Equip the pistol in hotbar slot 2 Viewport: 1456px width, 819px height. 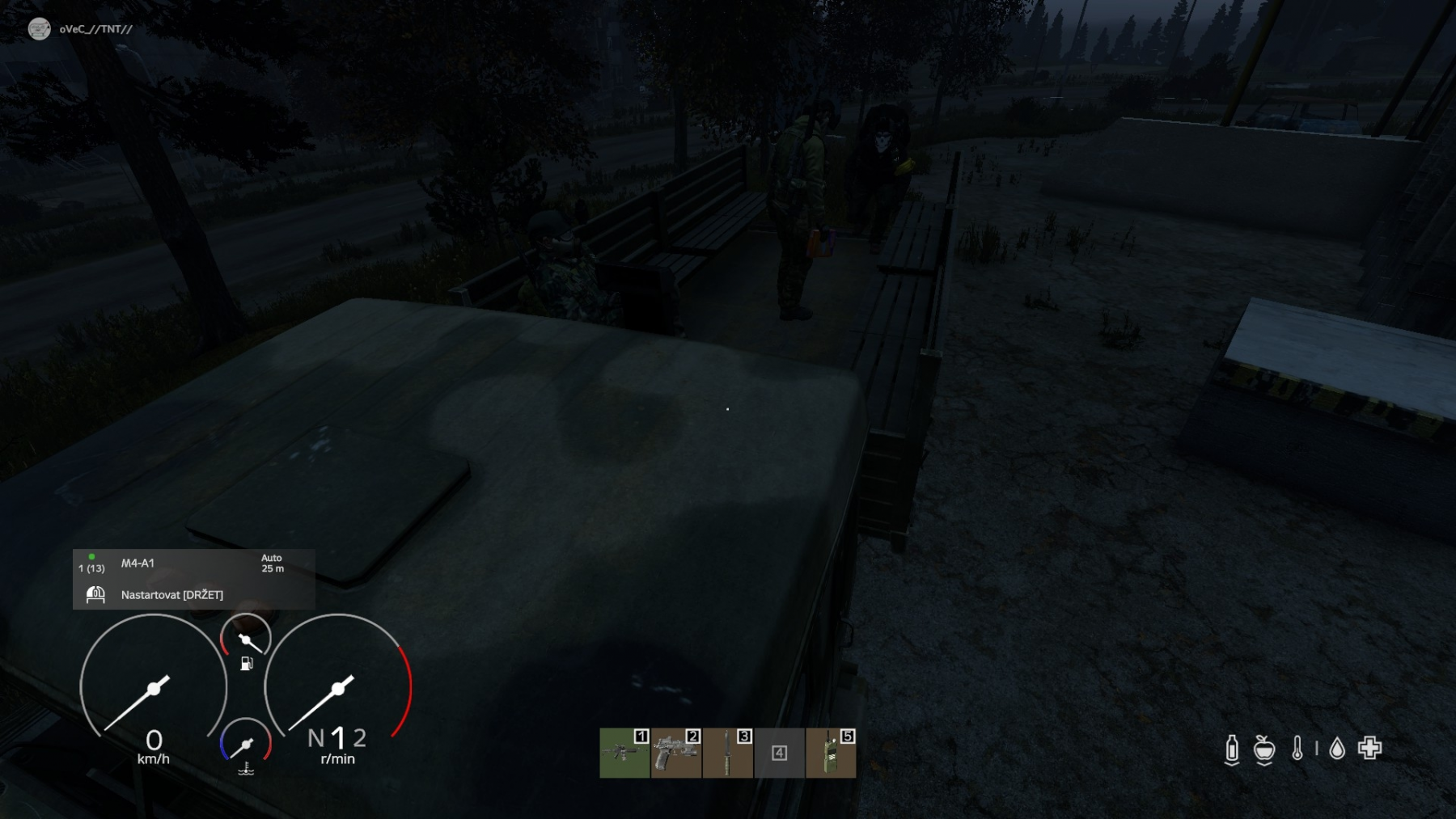[x=676, y=753]
